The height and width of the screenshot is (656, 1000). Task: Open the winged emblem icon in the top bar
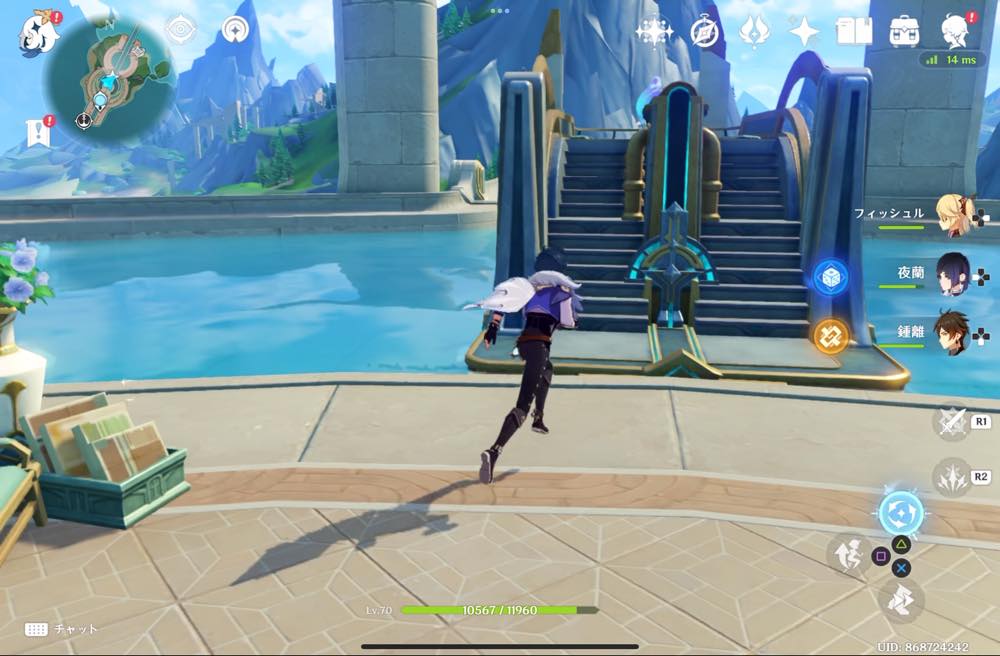click(x=754, y=32)
